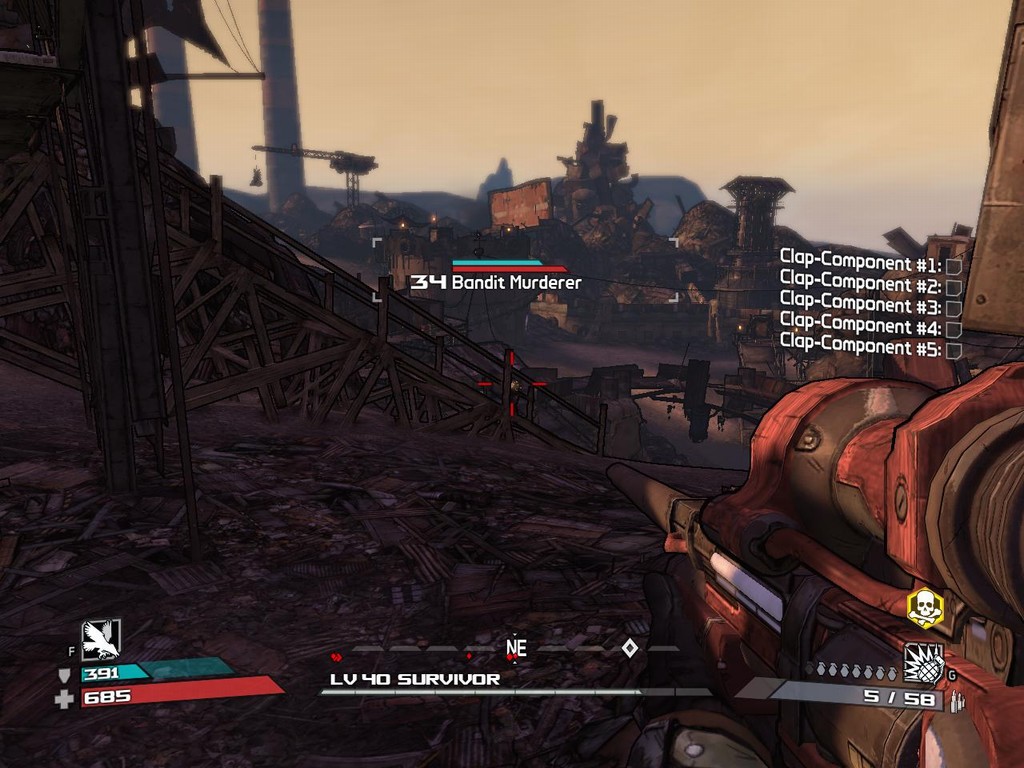Tick the Clap-Component #1 checkbox

[954, 265]
